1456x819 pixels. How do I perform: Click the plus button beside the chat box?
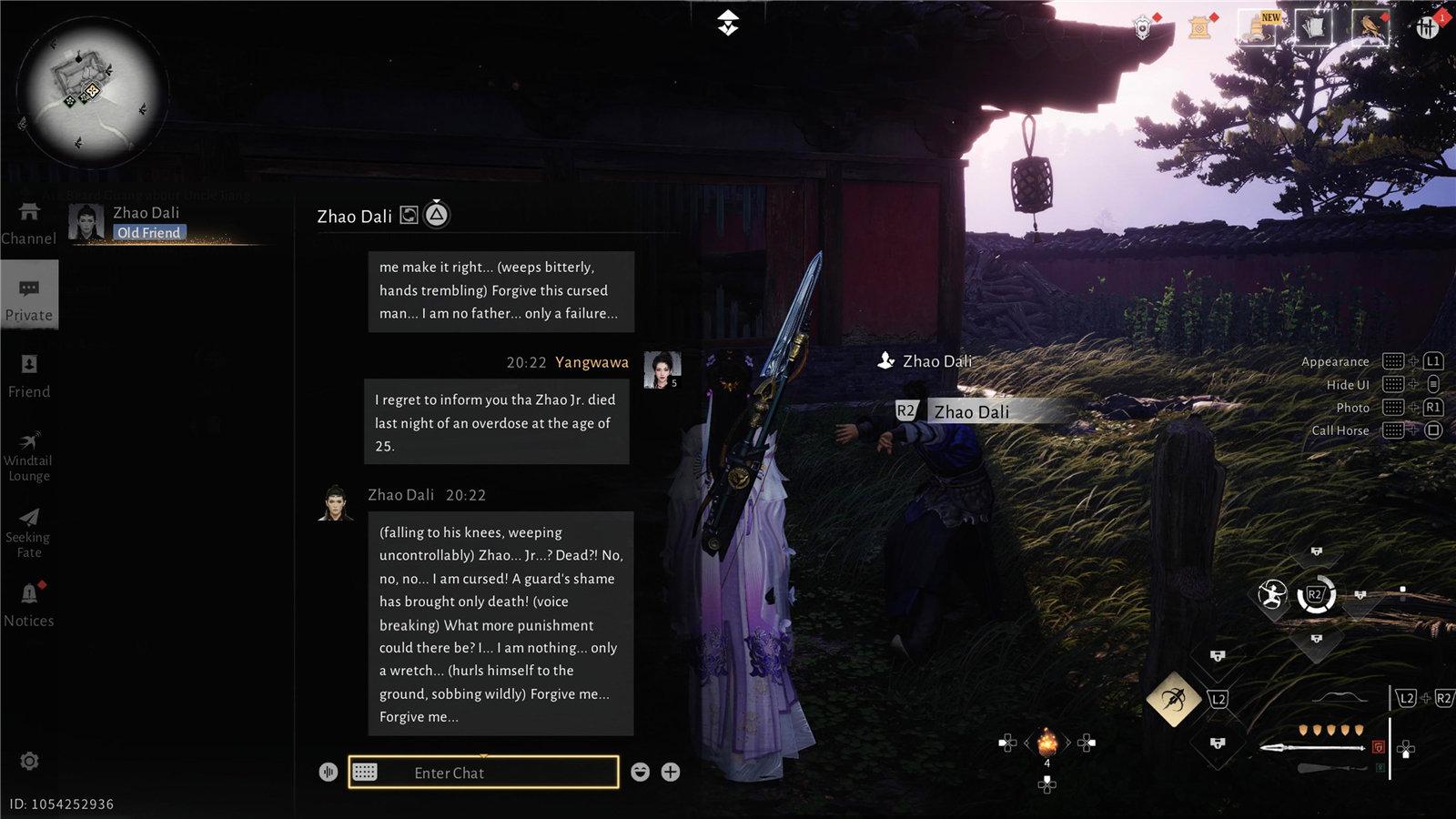click(671, 773)
